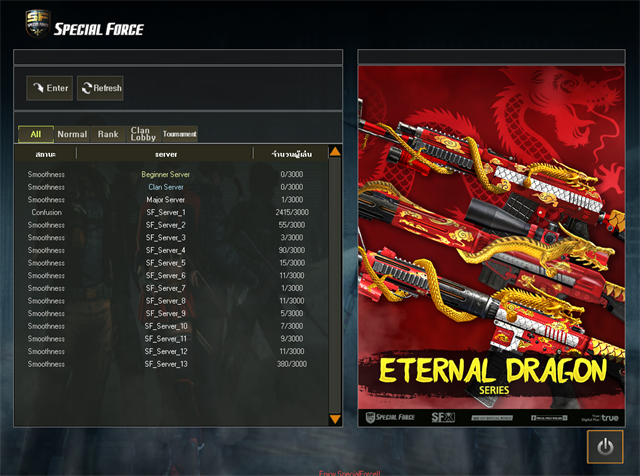Select the SF_Server_13 row
Screen dimensions: 640x476
pos(166,364)
